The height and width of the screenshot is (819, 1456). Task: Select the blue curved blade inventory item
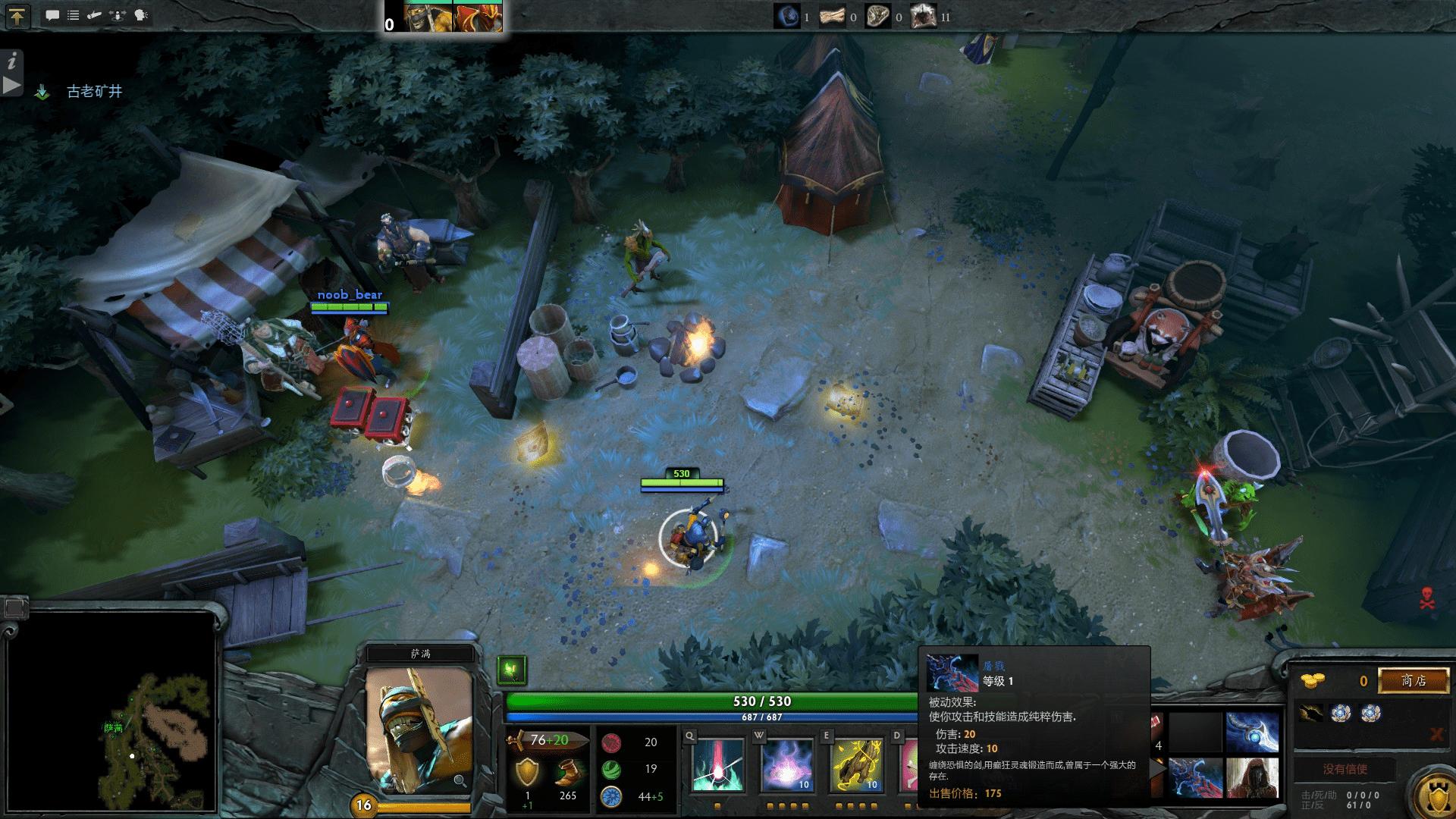tap(1252, 732)
